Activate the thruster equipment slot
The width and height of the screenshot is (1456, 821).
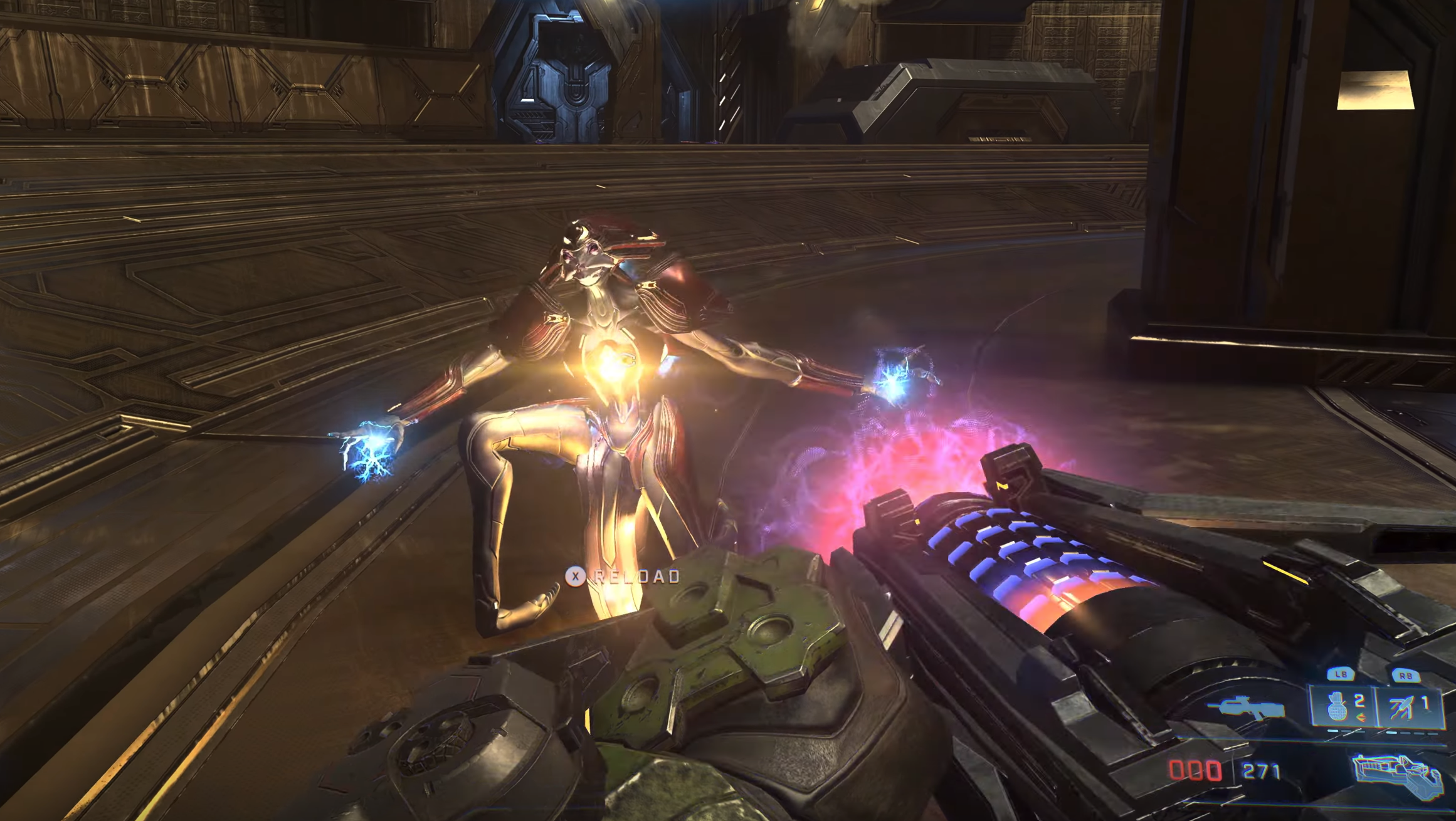pos(1408,707)
